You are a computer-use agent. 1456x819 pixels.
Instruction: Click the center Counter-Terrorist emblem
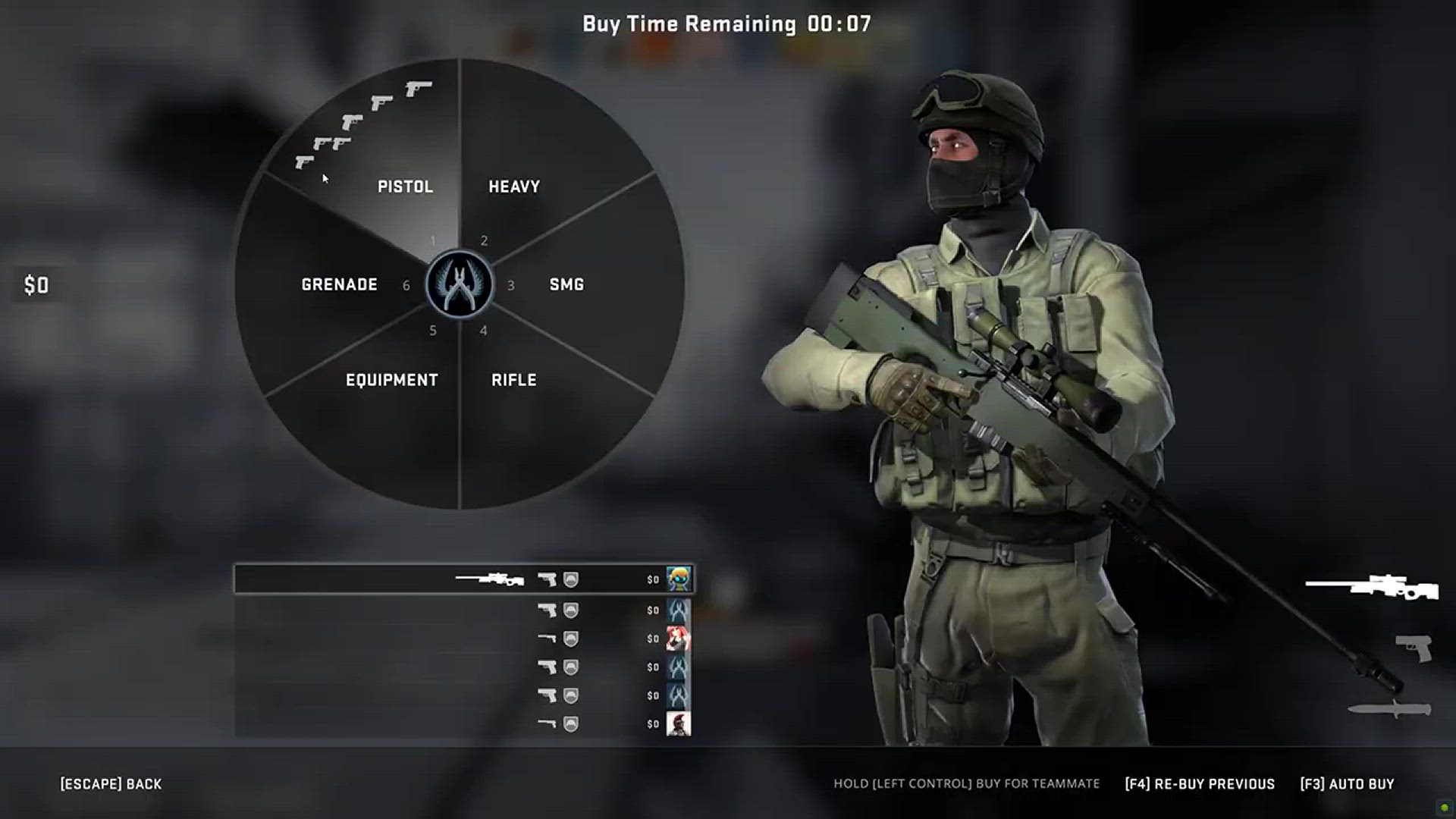tap(460, 284)
